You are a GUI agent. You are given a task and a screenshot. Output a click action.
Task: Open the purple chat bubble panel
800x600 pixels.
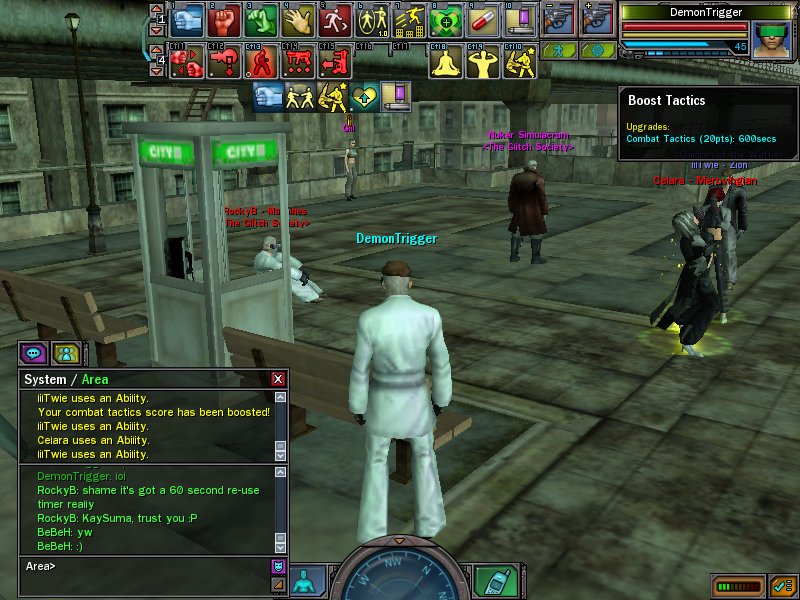pos(33,353)
